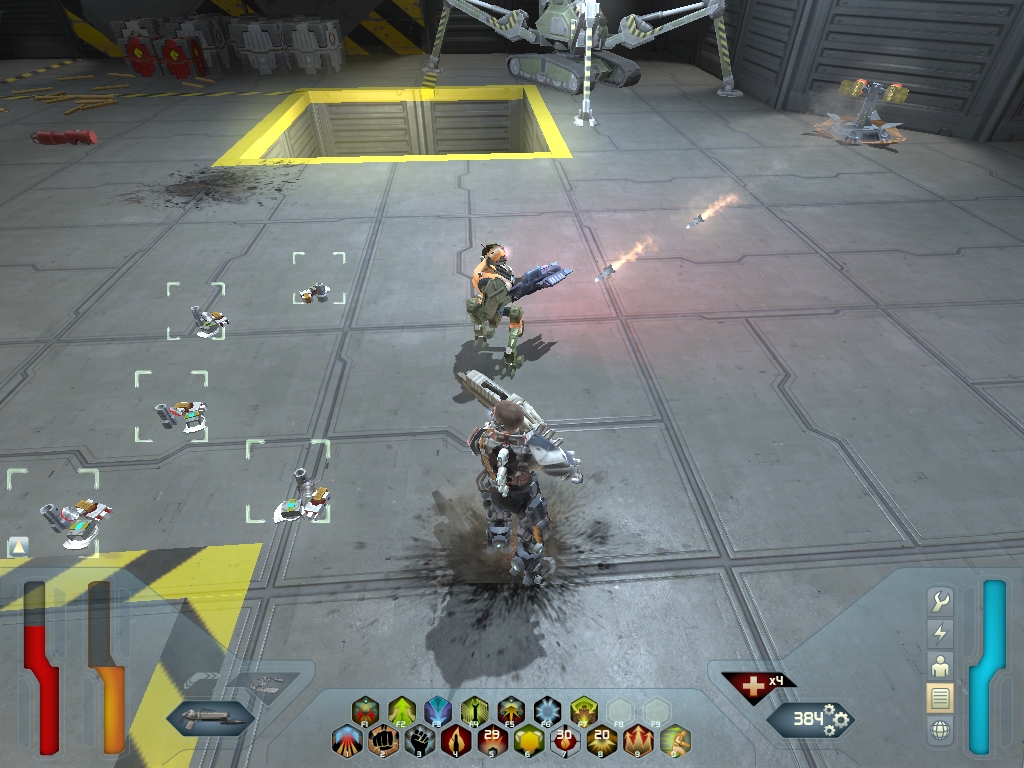Activate the raised fist ability in slot 3
This screenshot has height=768, width=1024.
coord(419,741)
